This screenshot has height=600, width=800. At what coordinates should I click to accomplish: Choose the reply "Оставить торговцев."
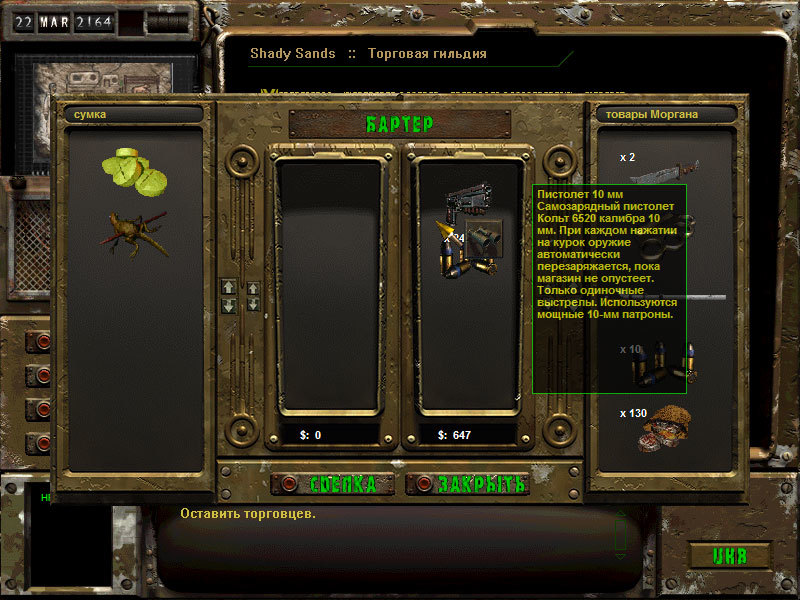coord(248,514)
